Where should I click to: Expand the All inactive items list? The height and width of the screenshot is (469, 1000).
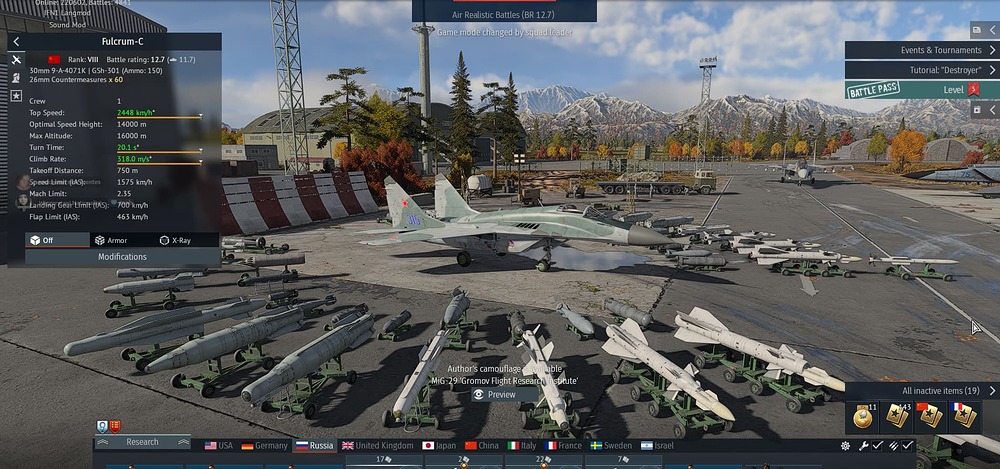[x=992, y=391]
